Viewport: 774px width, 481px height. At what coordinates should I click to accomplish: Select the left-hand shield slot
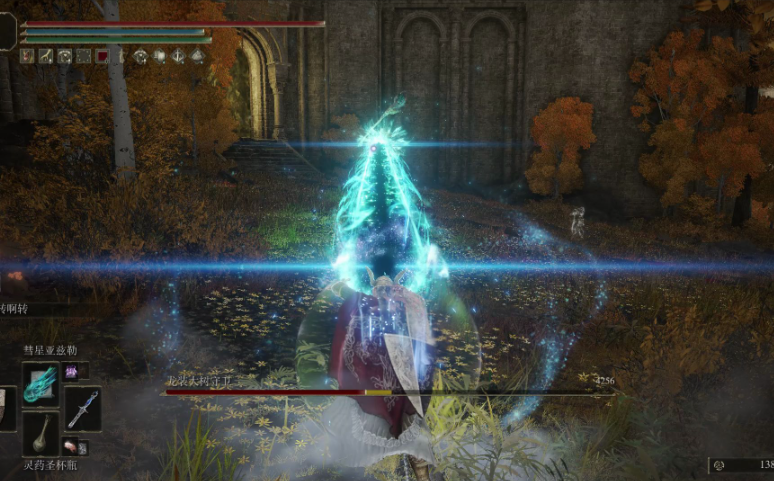(x=7, y=408)
